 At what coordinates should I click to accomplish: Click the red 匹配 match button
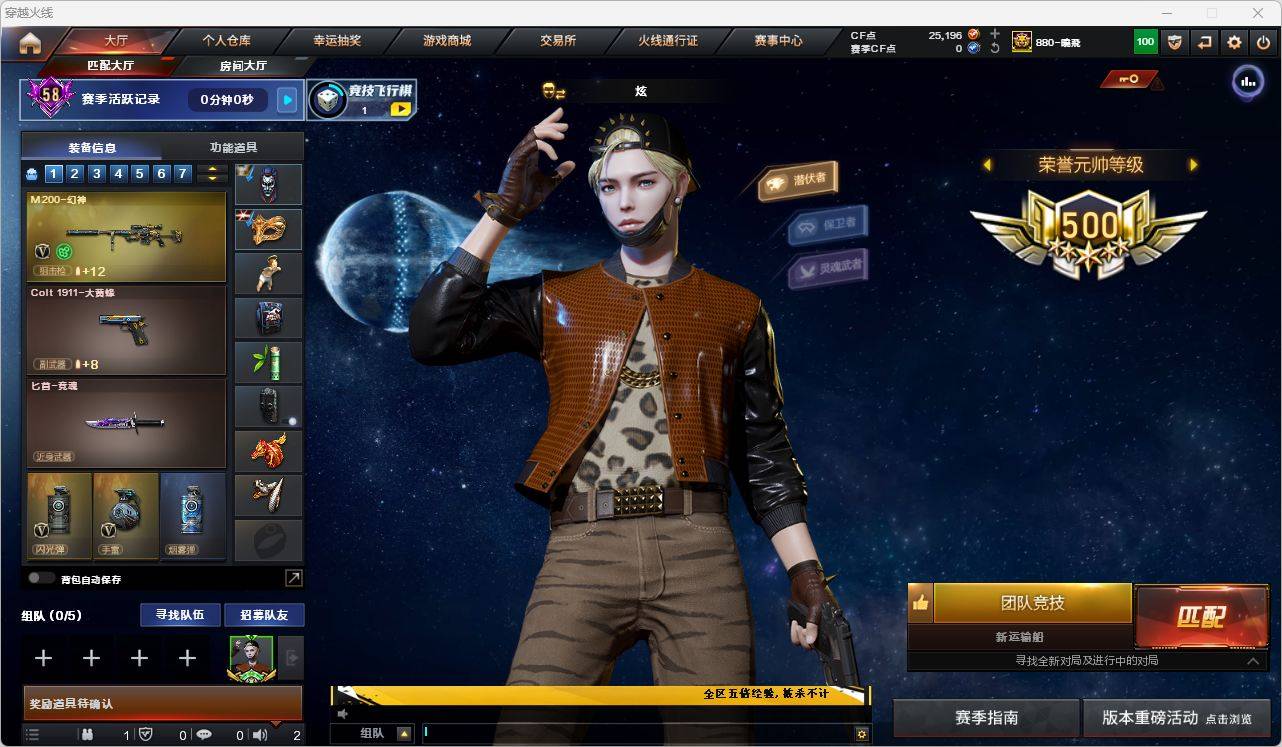(x=1201, y=615)
